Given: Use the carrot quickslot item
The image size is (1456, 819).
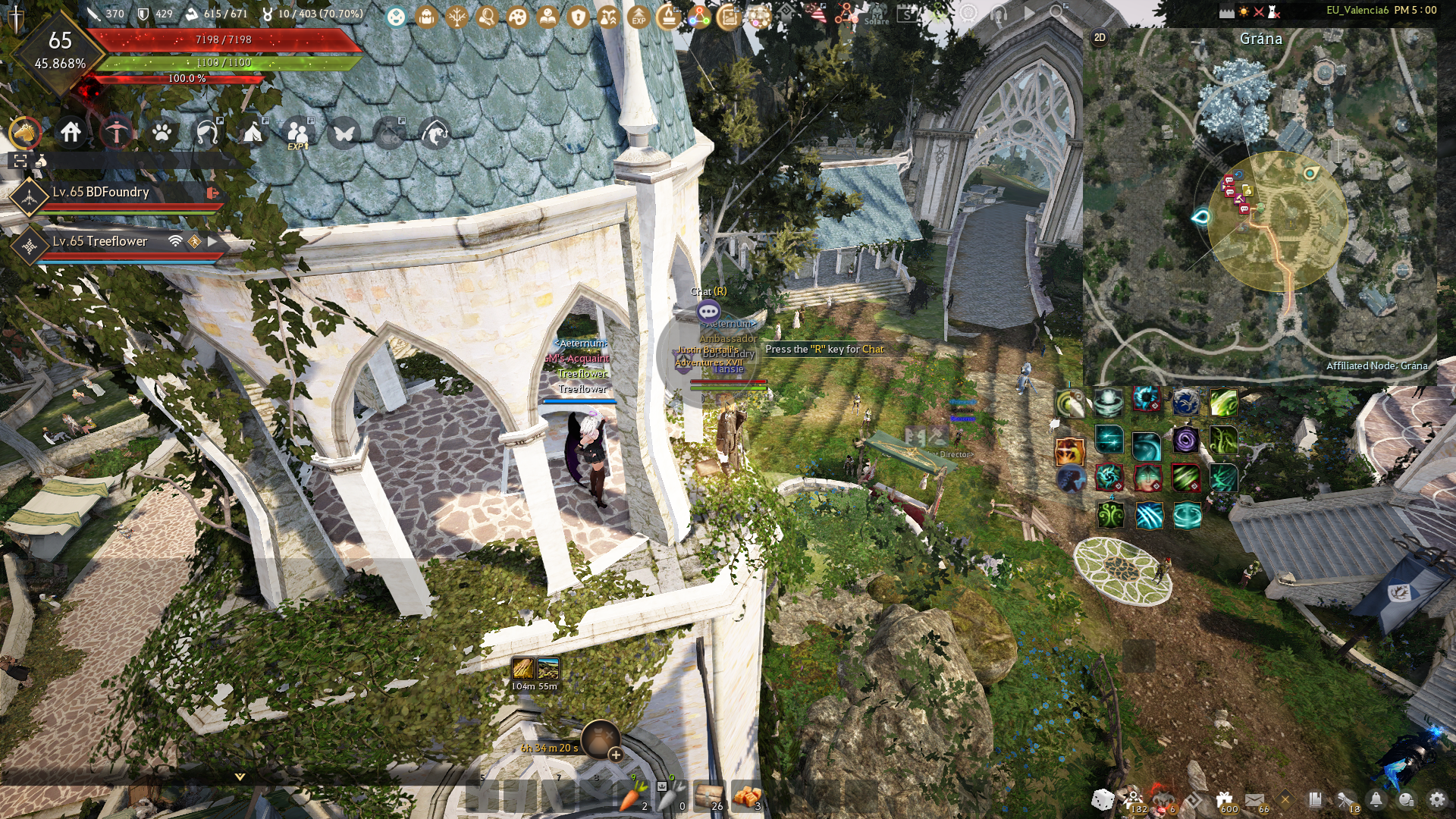Looking at the screenshot, I should (x=632, y=796).
